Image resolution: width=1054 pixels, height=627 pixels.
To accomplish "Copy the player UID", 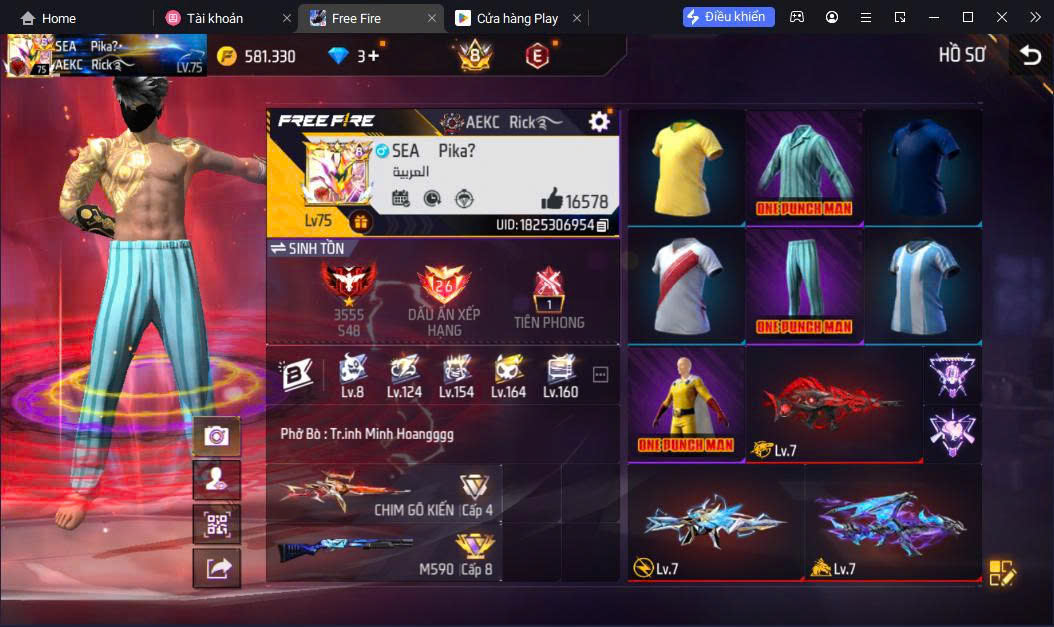I will [602, 226].
